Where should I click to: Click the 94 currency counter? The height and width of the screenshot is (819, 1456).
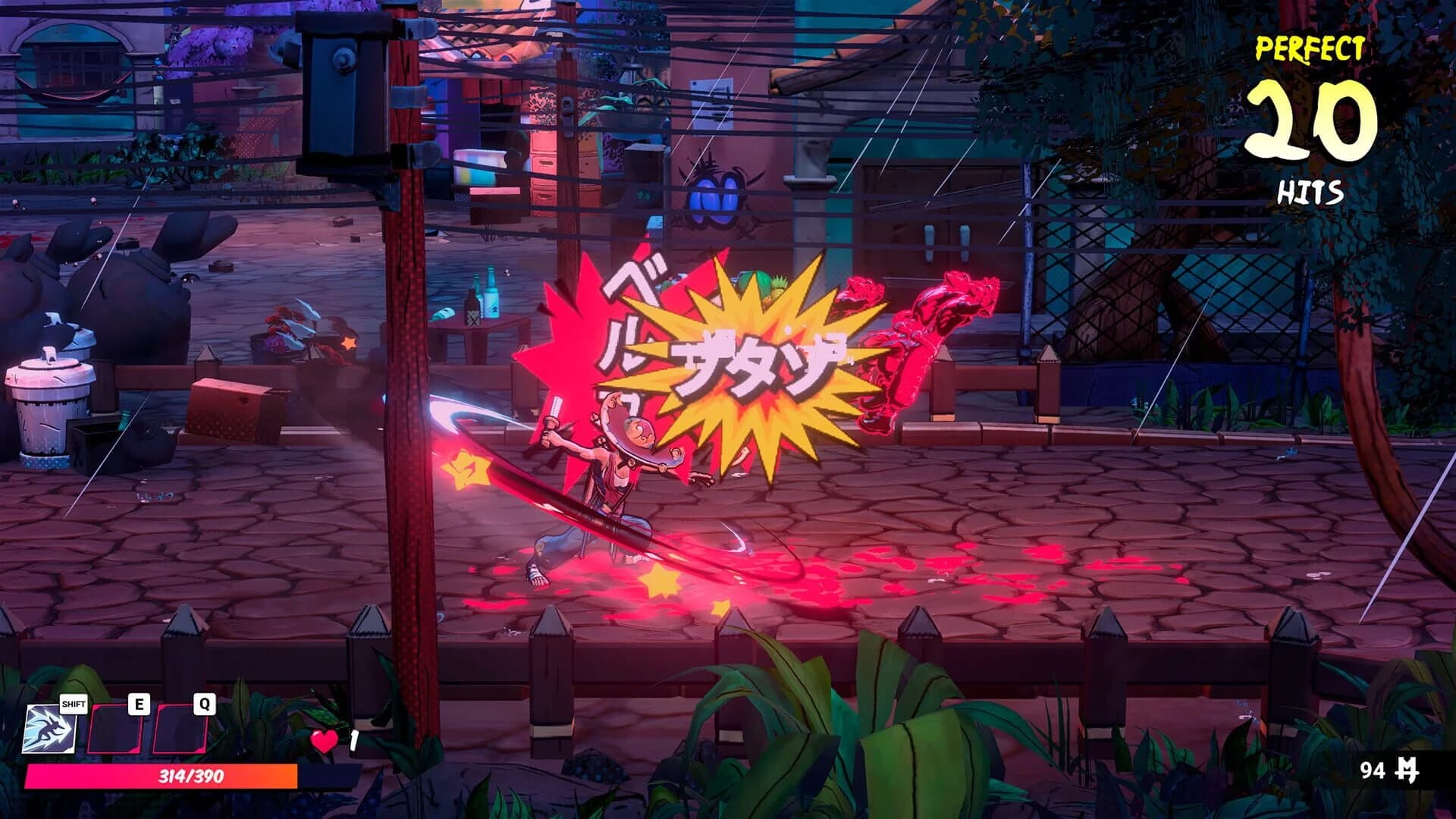click(1372, 767)
